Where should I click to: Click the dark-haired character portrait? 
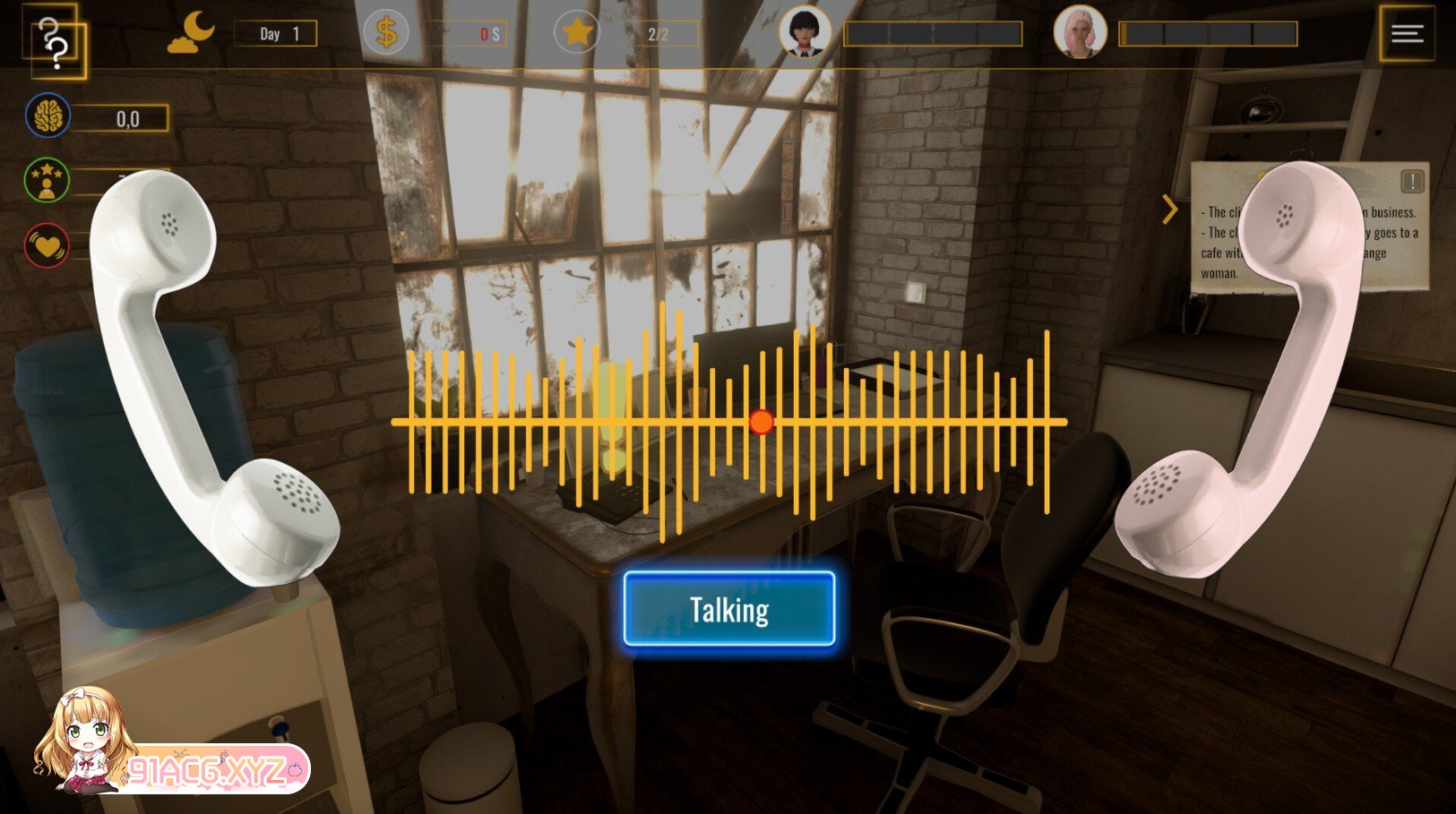(804, 32)
